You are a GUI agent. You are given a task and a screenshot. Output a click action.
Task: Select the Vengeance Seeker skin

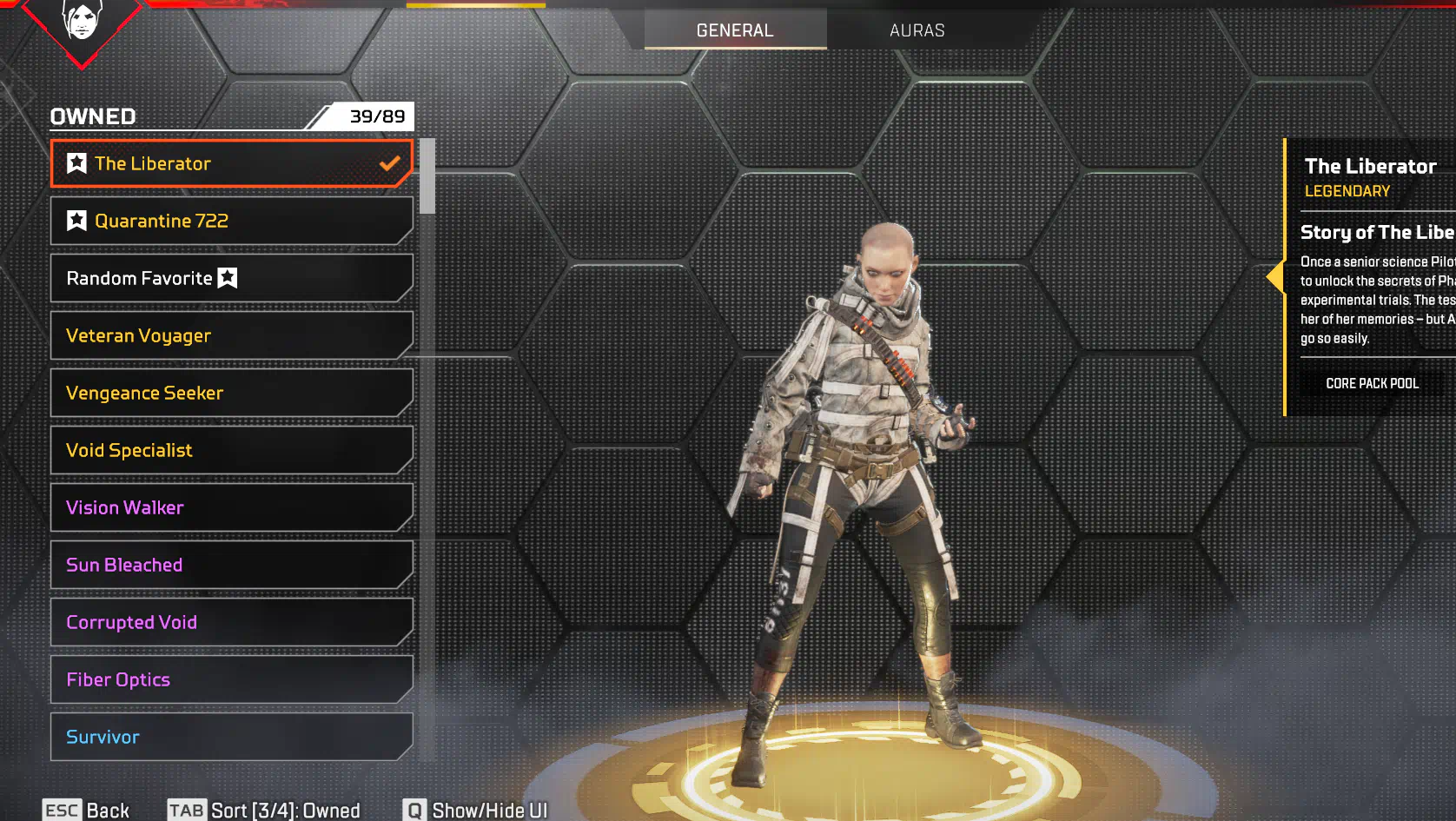tap(231, 393)
